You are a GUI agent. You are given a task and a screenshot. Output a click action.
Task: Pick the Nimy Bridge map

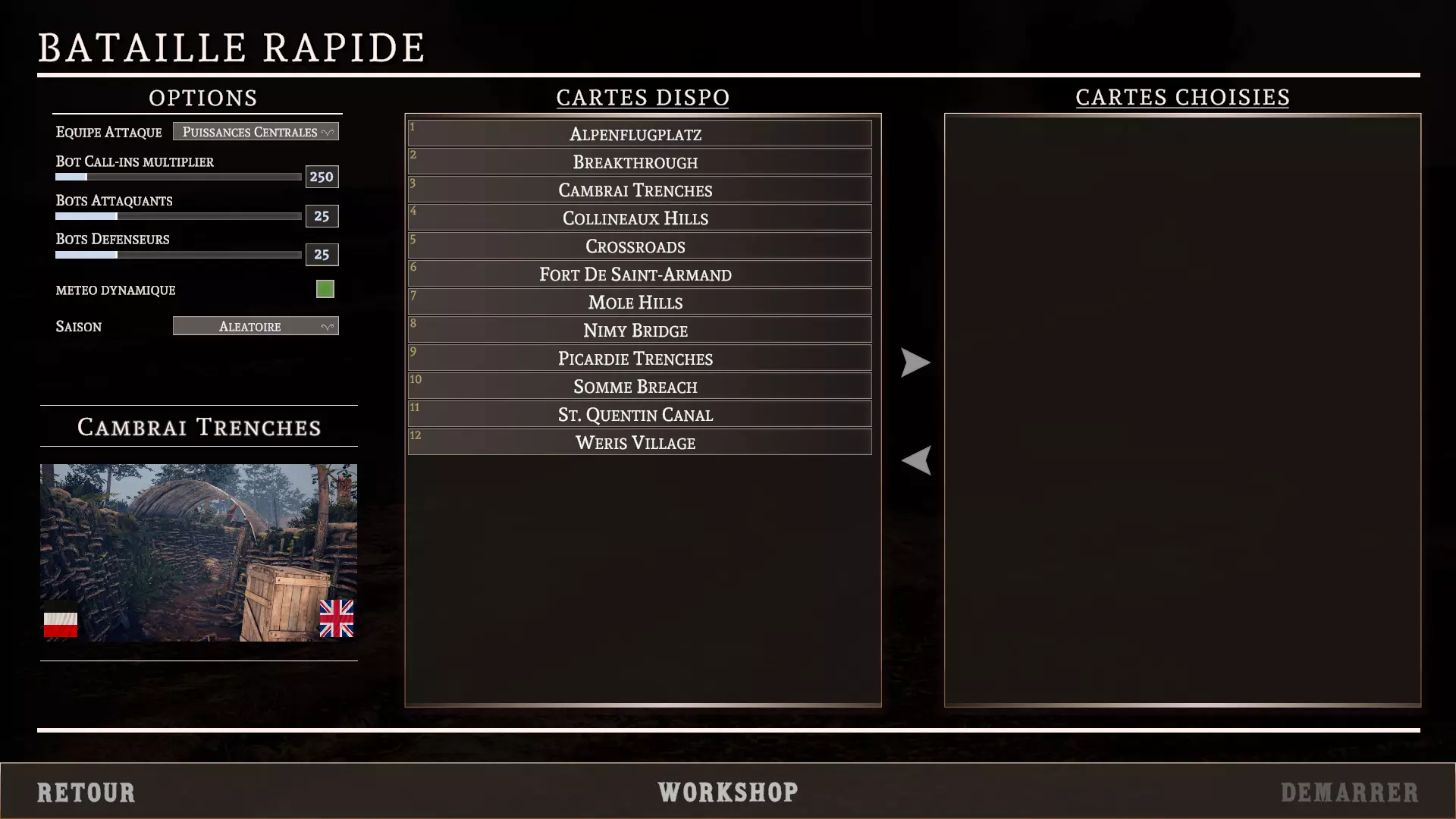pos(639,331)
